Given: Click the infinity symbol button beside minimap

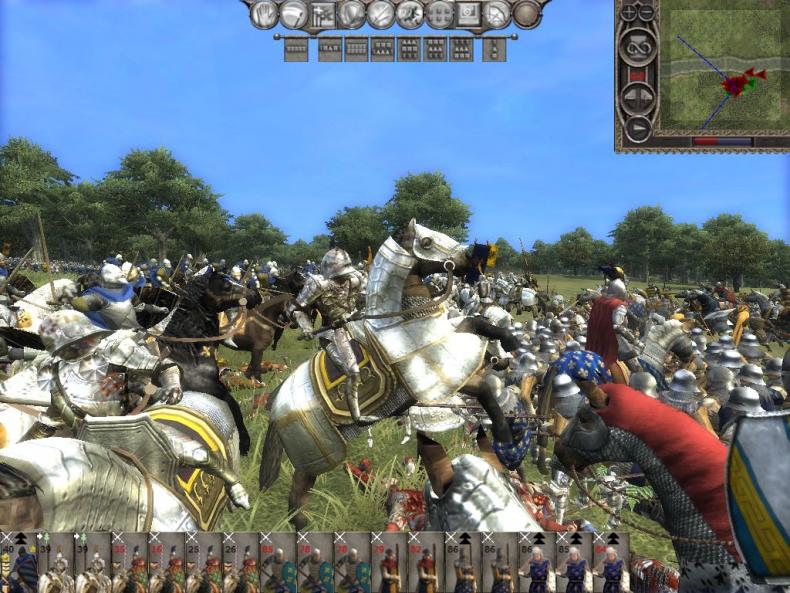Looking at the screenshot, I should pyautogui.click(x=637, y=47).
